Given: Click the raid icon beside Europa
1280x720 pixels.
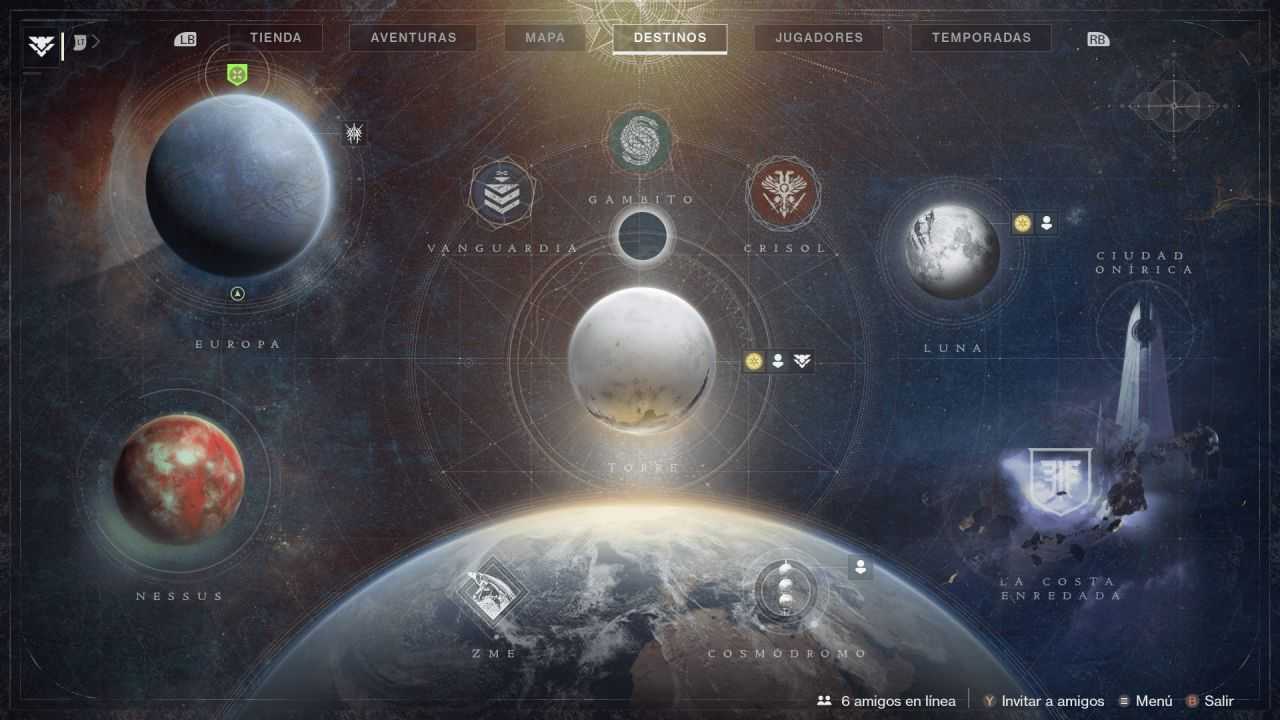Looking at the screenshot, I should click(x=355, y=132).
